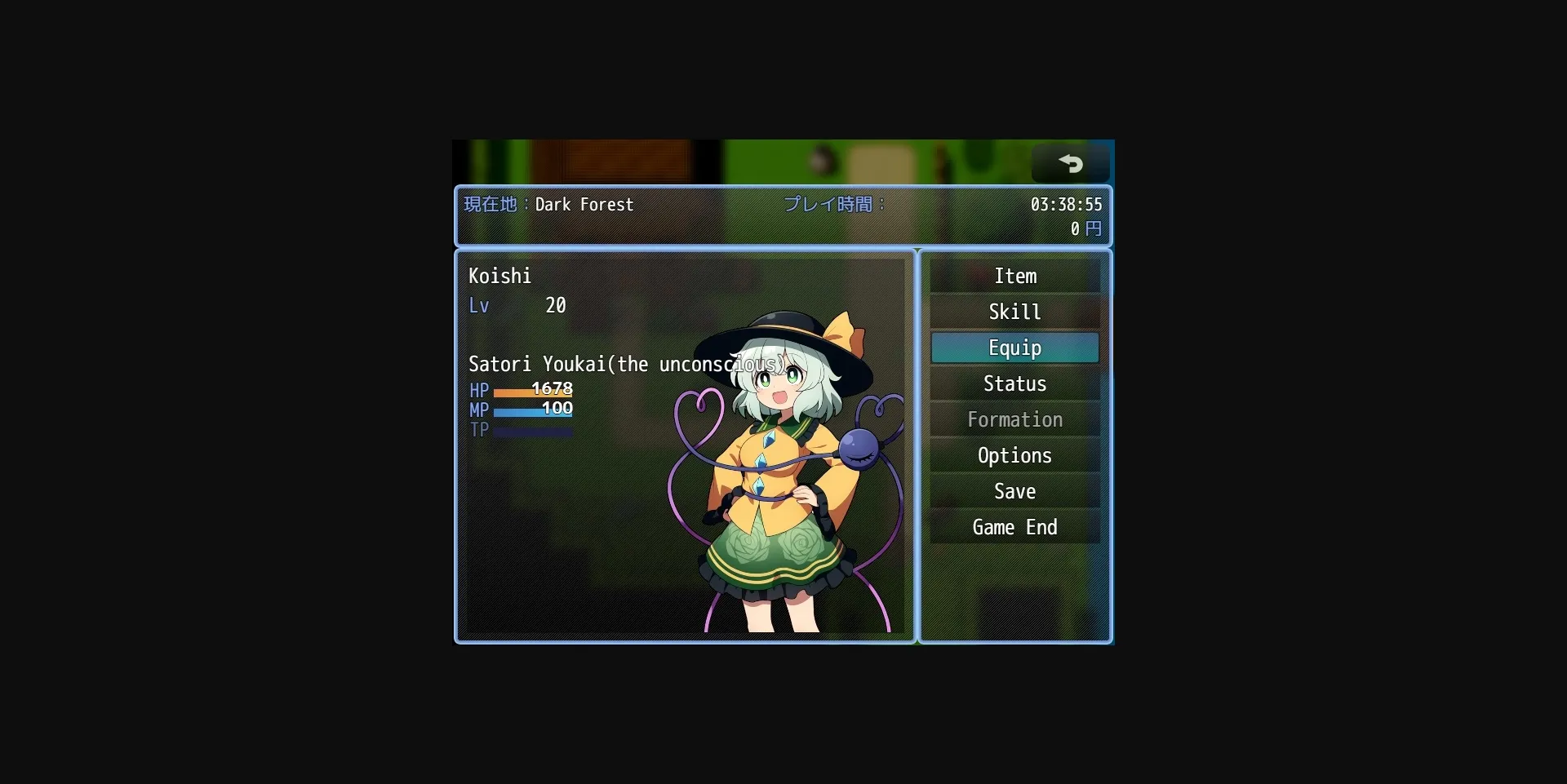This screenshot has width=1567, height=784.
Task: Select the Formation option
Action: 1014,419
